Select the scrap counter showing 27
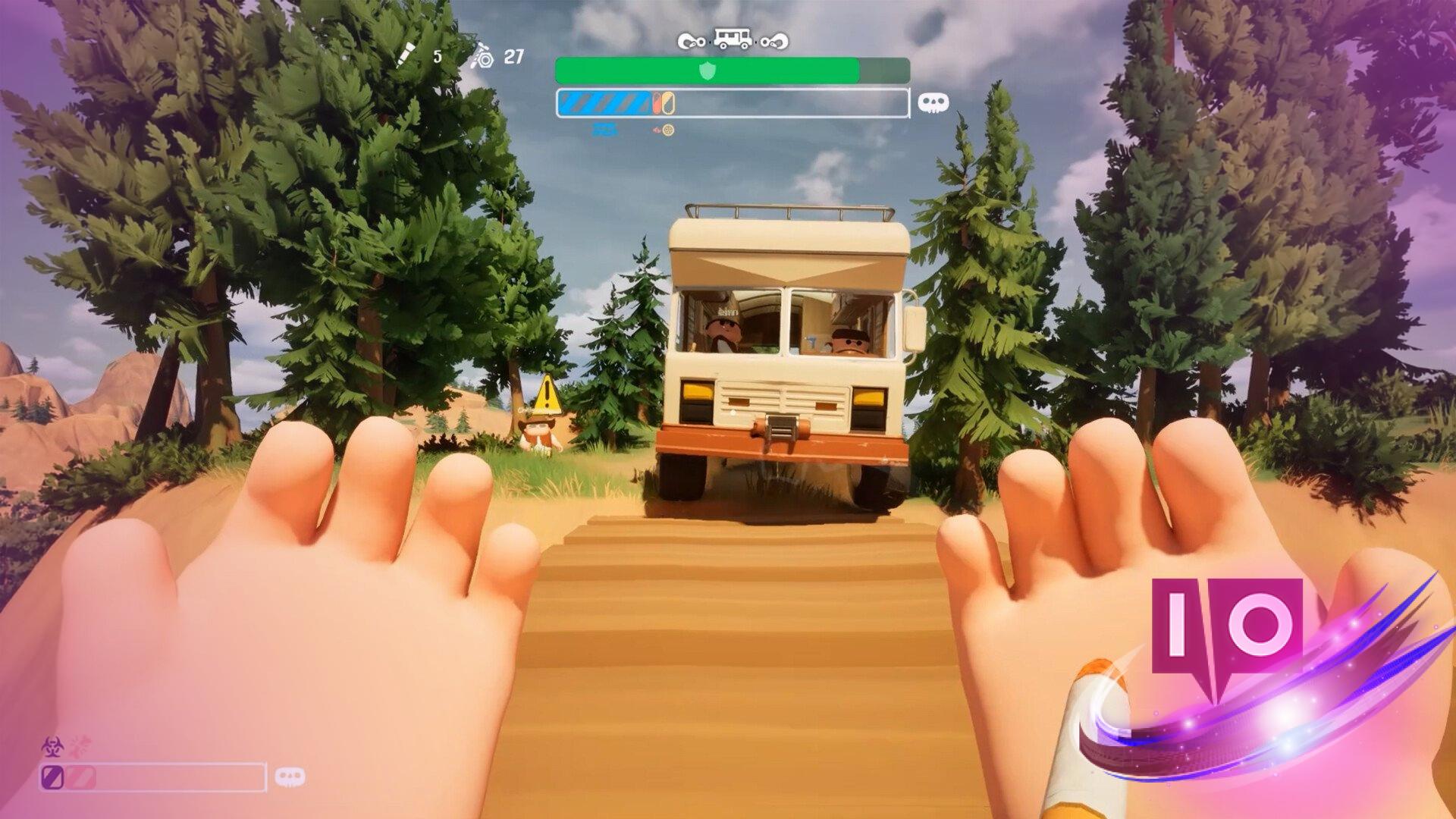This screenshot has width=1456, height=819. point(513,55)
